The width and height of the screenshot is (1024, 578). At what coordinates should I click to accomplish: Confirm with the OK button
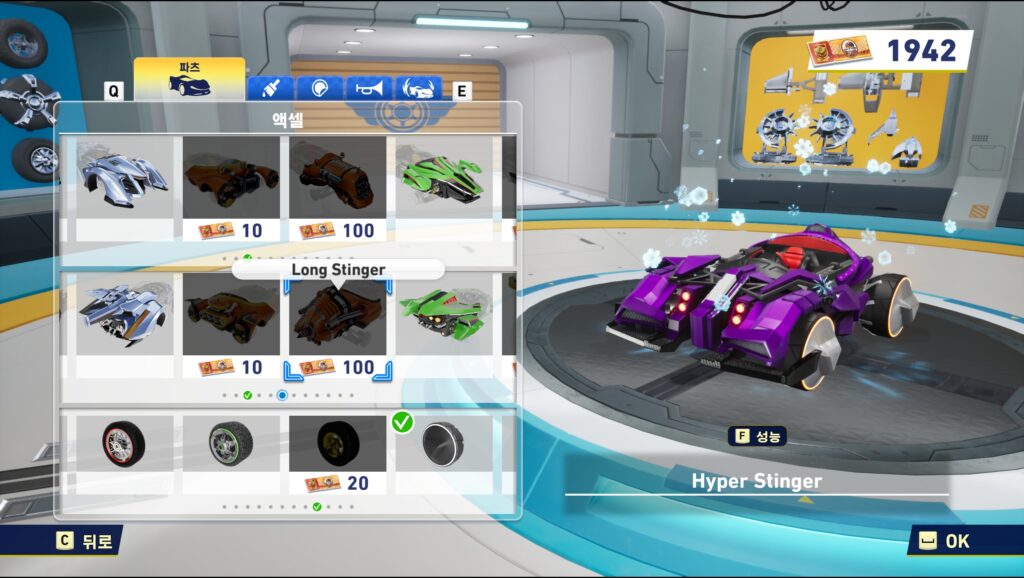pos(943,541)
